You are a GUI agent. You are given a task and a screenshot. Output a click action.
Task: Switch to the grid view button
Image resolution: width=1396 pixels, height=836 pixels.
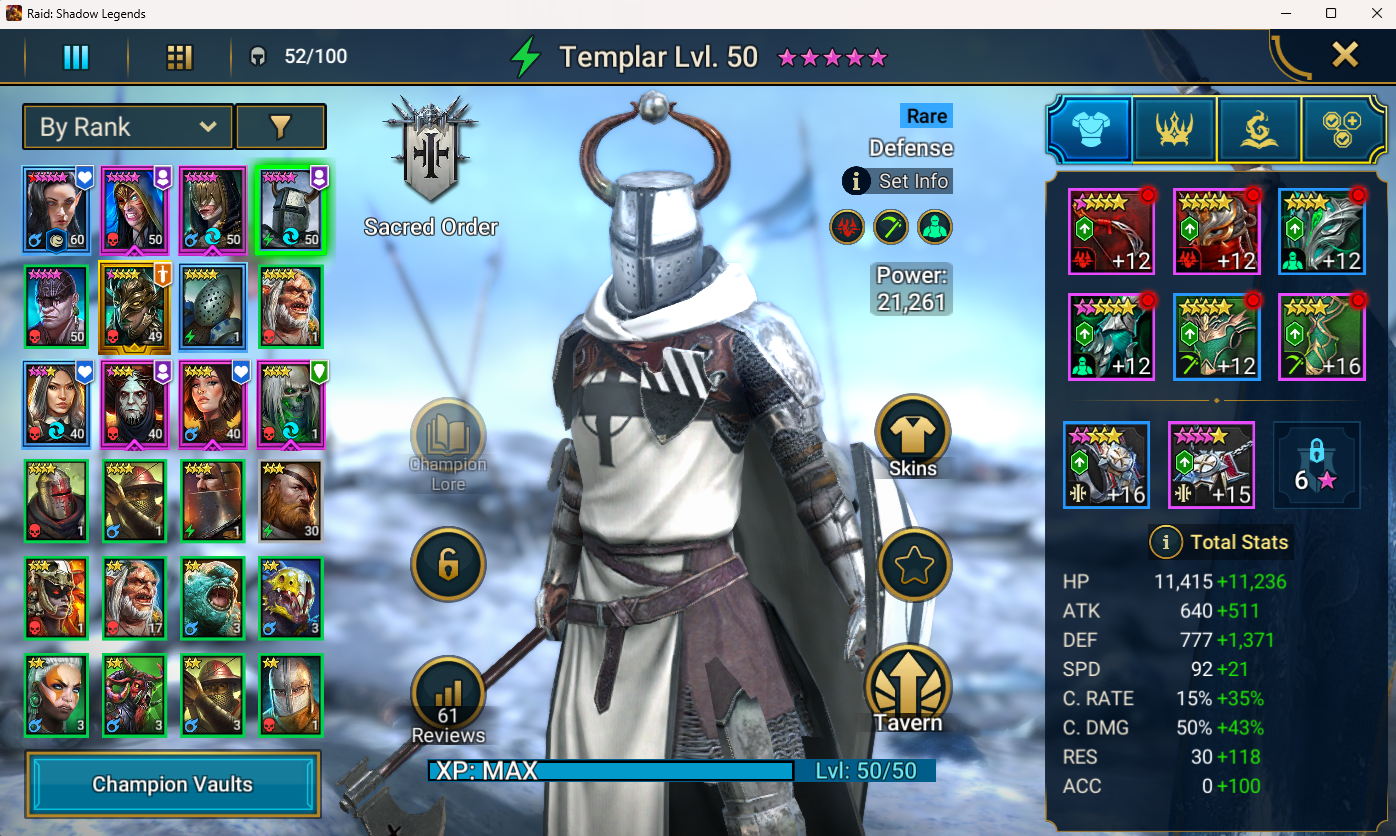pos(179,57)
